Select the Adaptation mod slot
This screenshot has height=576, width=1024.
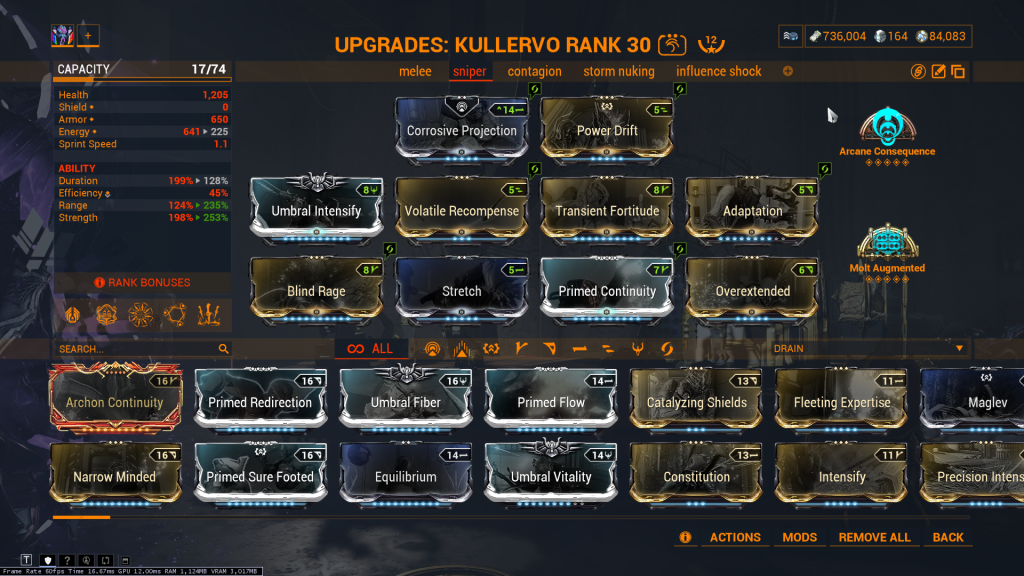752,210
